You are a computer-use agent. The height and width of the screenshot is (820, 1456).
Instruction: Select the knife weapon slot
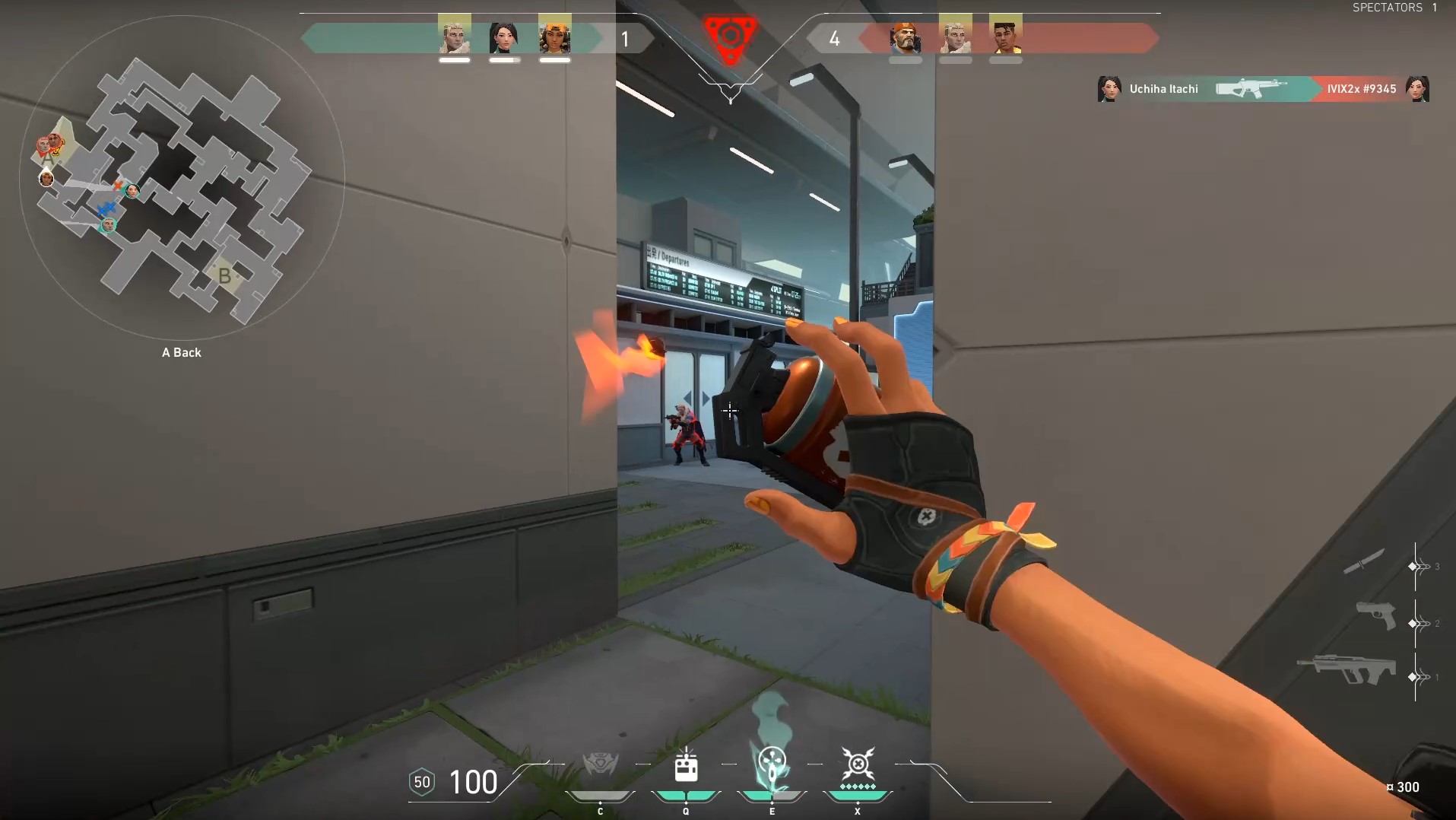[1364, 563]
